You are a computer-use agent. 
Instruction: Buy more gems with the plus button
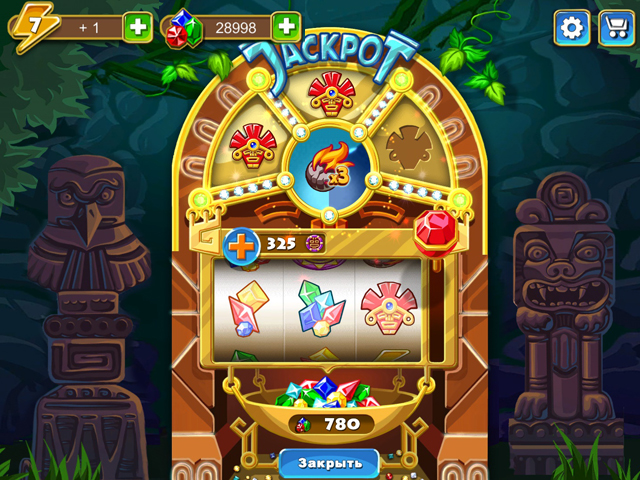point(286,27)
